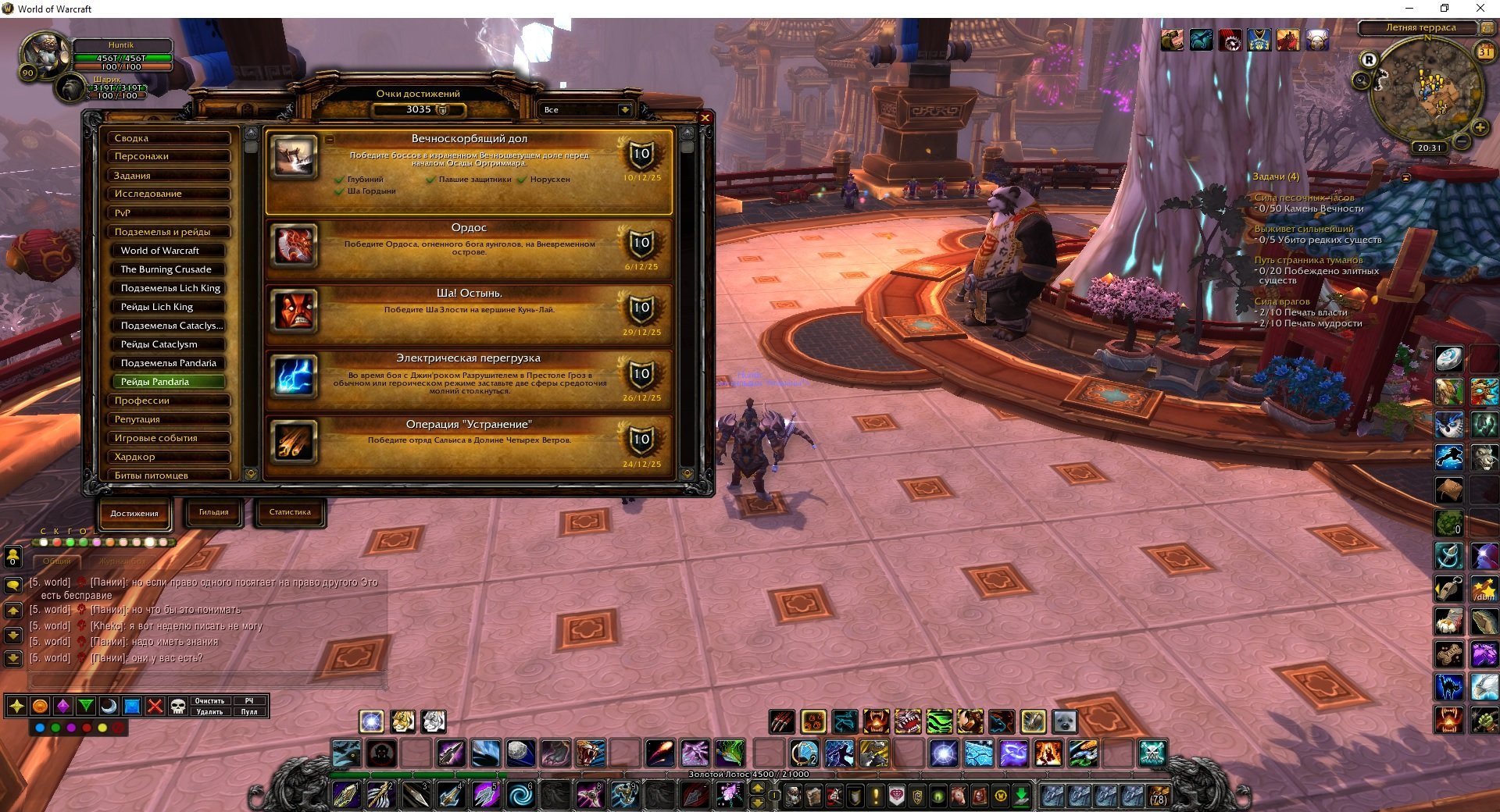Open the Сводка achievements category

[169, 138]
